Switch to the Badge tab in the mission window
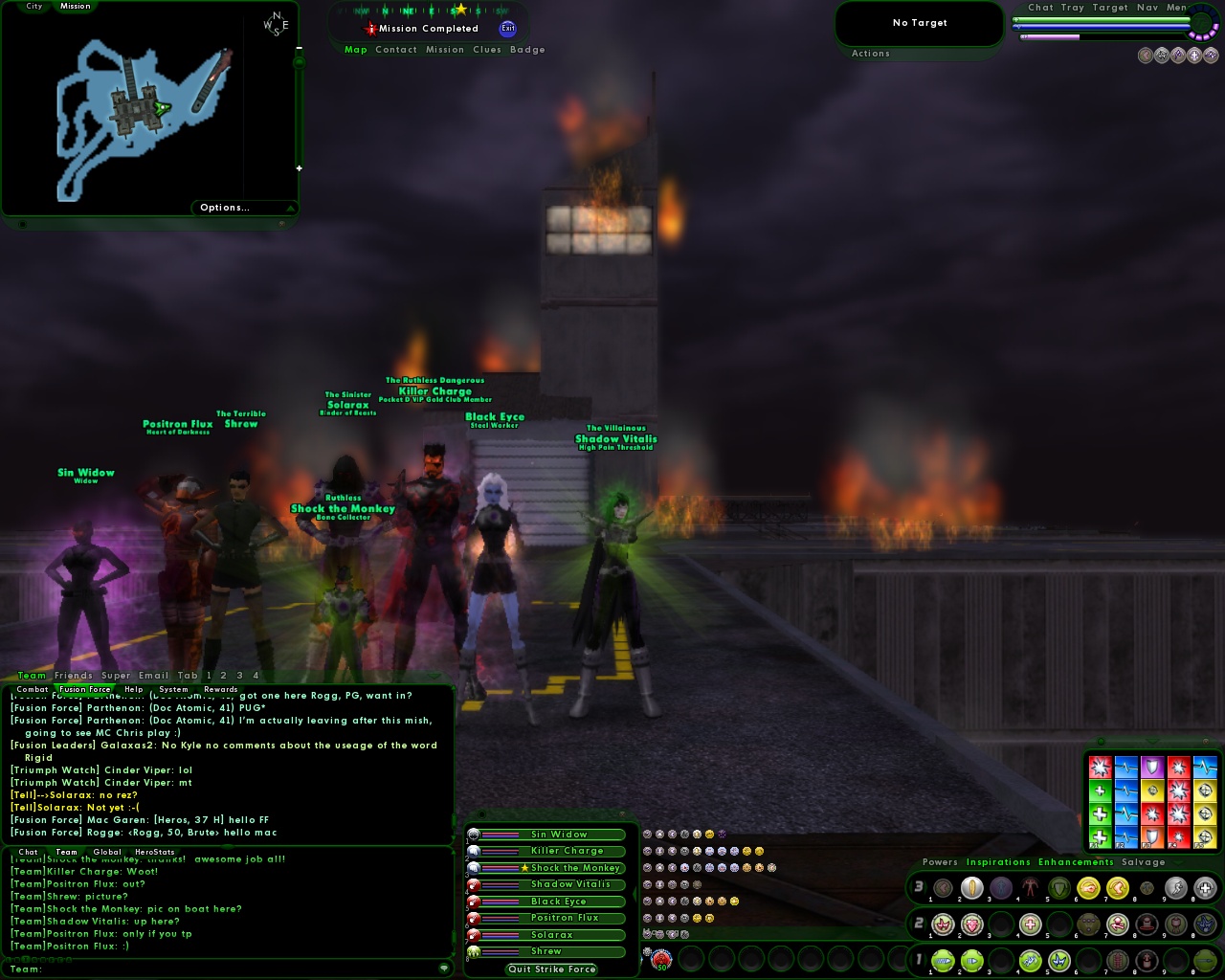Image resolution: width=1225 pixels, height=980 pixels. click(x=528, y=50)
